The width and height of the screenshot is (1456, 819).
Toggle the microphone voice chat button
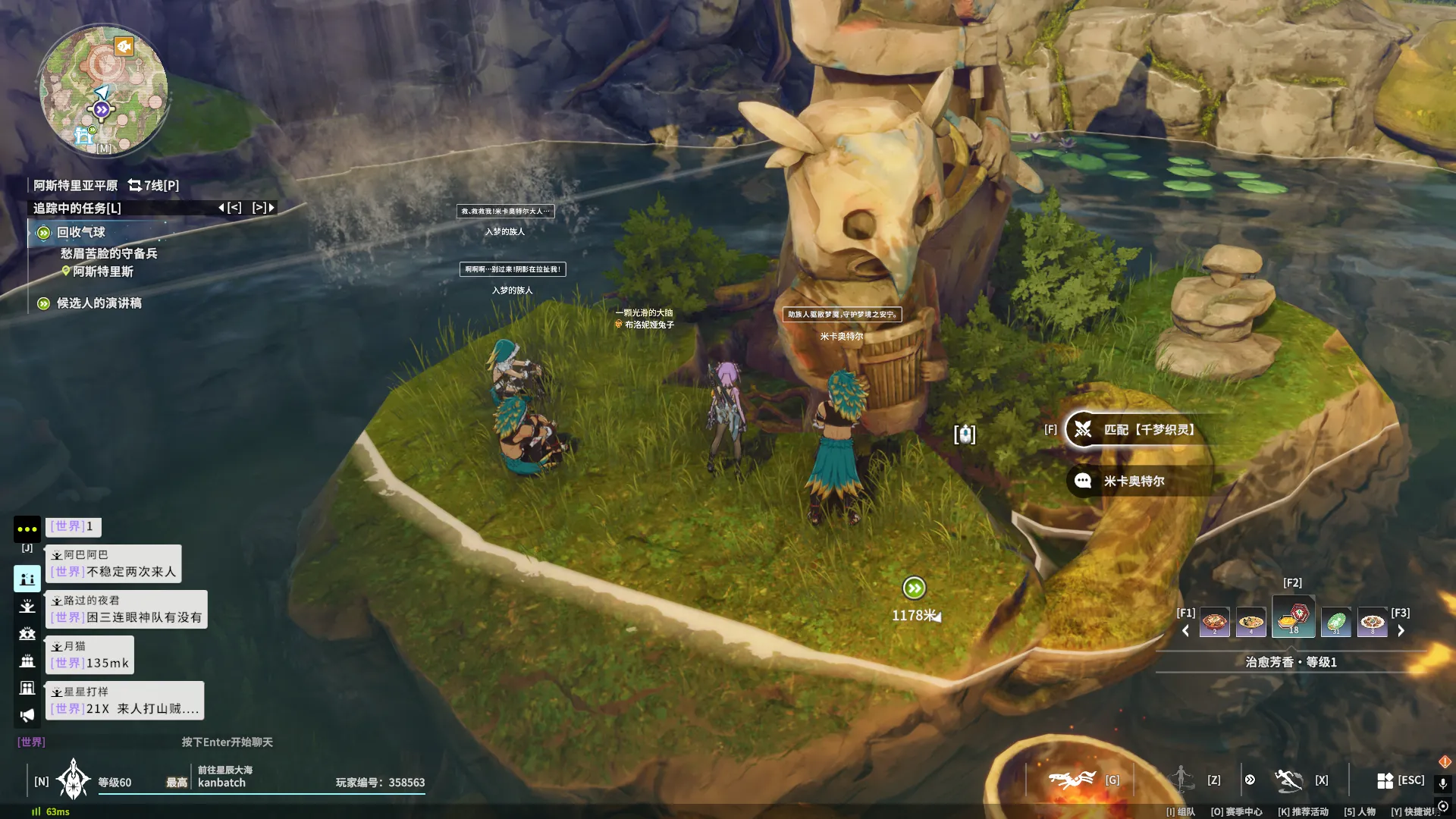pyautogui.click(x=1443, y=783)
